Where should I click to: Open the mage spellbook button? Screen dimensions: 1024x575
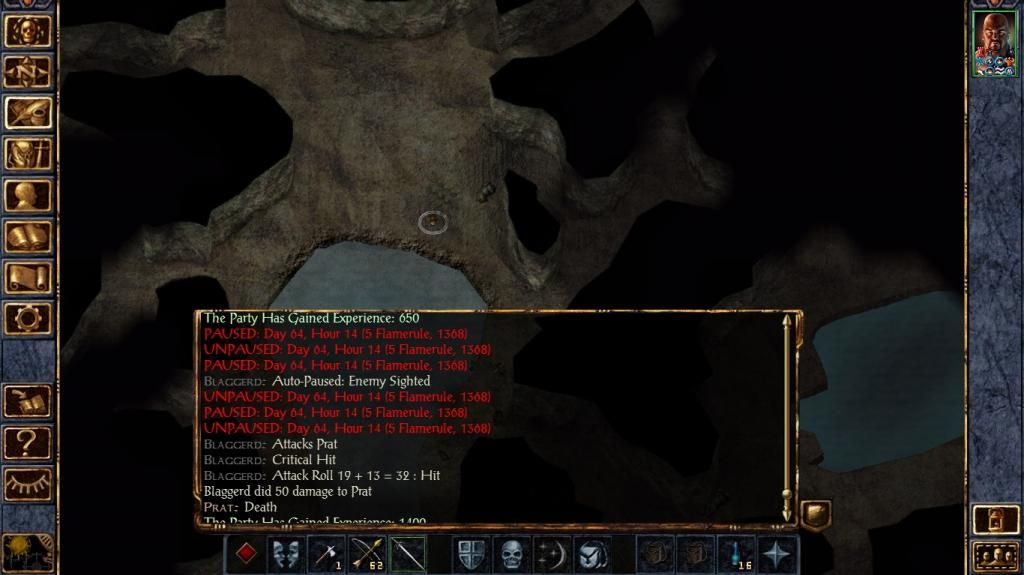pyautogui.click(x=28, y=236)
